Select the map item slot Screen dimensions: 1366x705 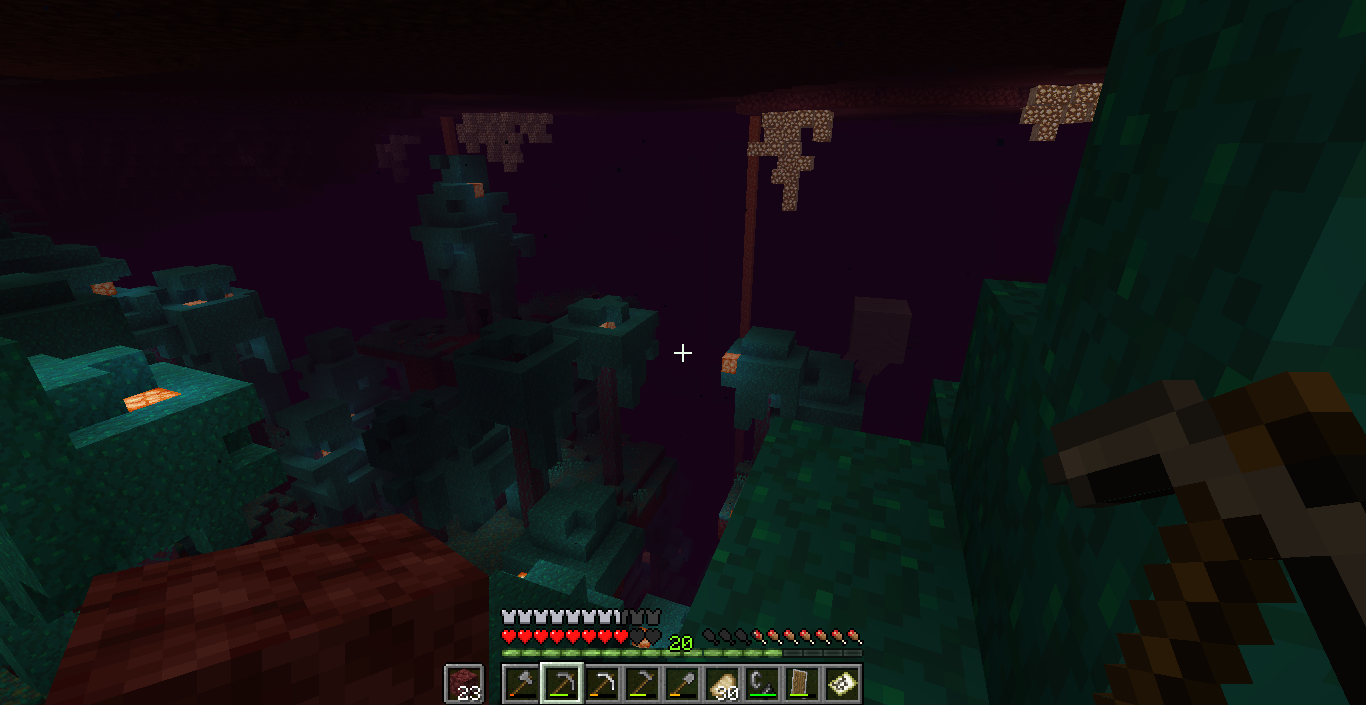pos(842,684)
